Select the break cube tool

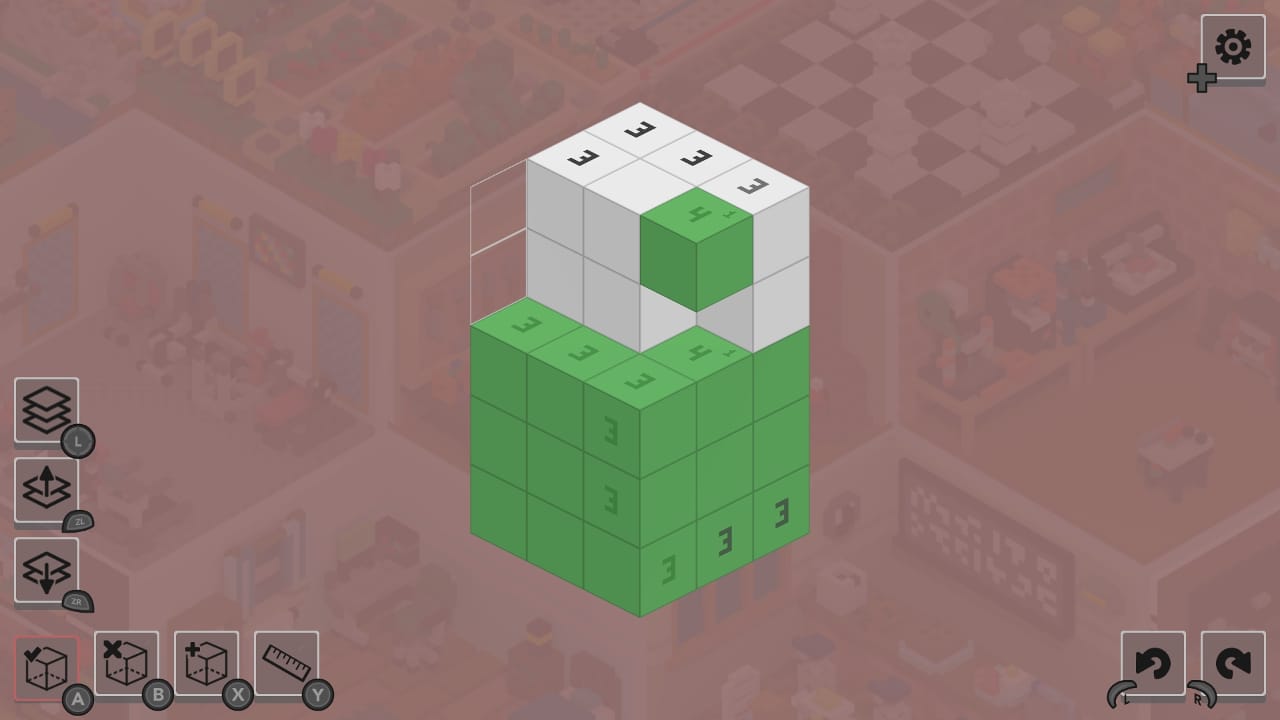tap(126, 662)
